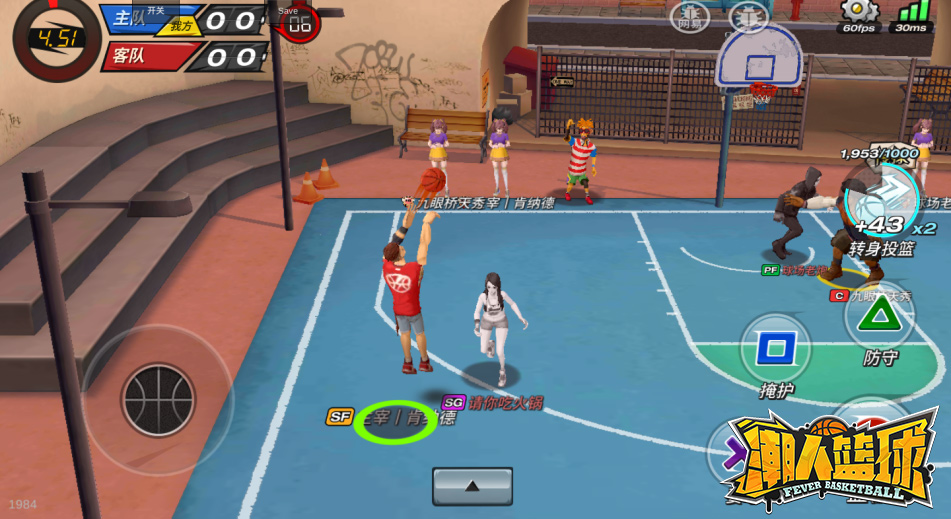Click the basketball virtual joystick
951x519 pixels.
pyautogui.click(x=158, y=400)
